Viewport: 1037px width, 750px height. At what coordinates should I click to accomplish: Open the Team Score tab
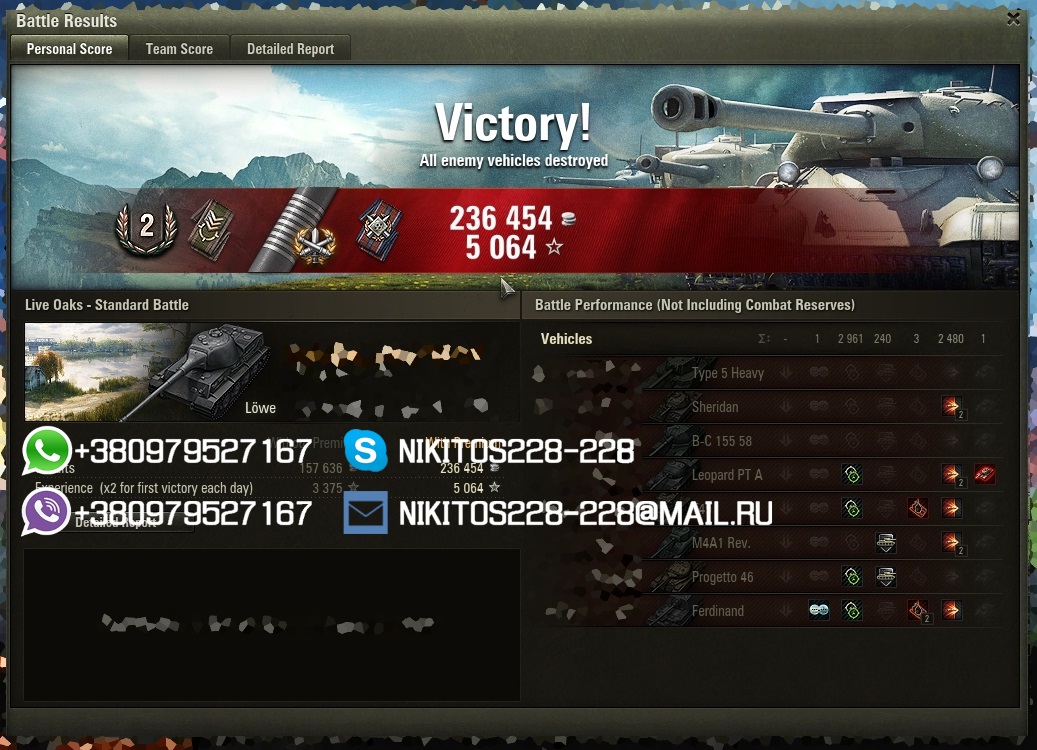[179, 49]
